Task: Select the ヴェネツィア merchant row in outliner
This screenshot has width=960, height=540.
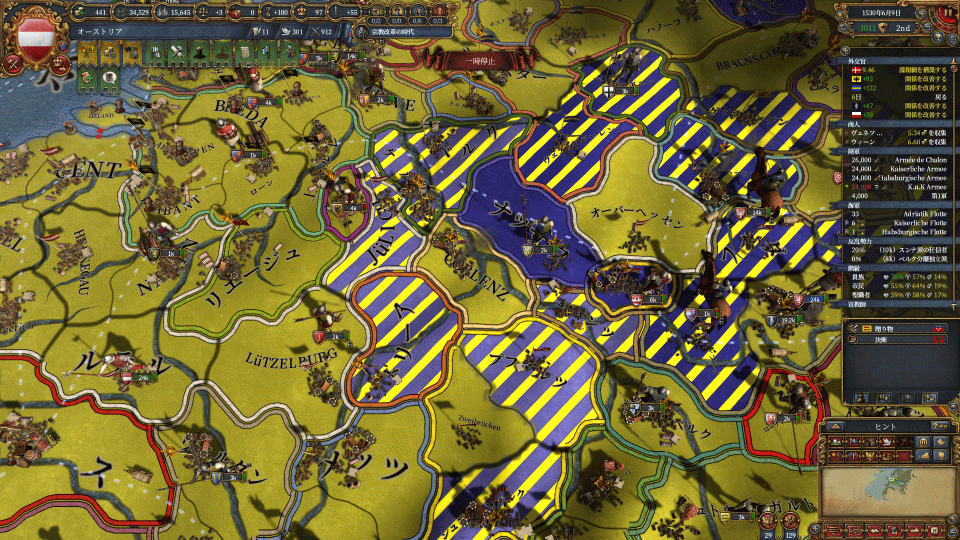Action: coord(890,132)
